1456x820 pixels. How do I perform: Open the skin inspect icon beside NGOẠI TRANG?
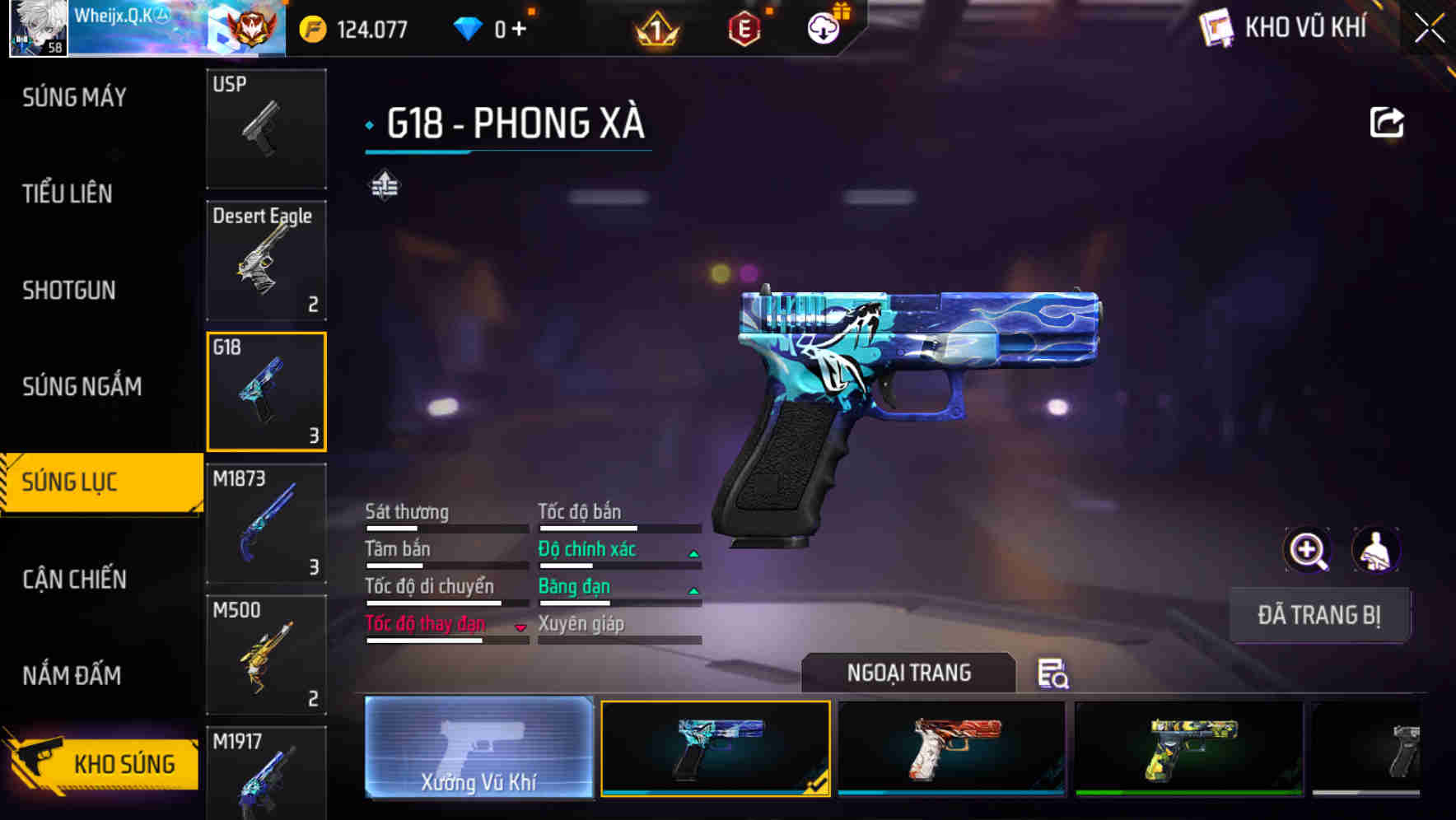(1055, 675)
